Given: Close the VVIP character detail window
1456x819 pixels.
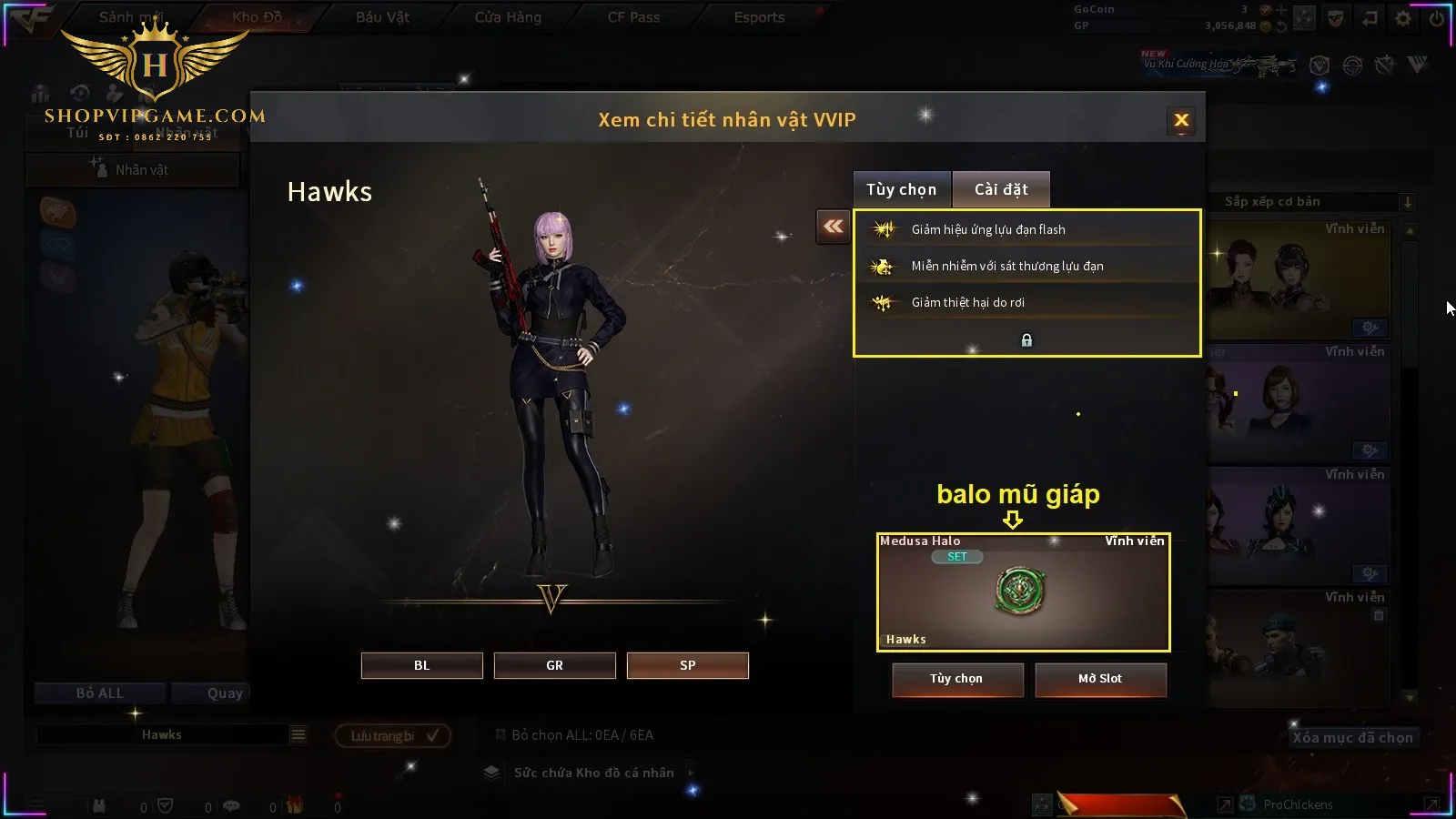Looking at the screenshot, I should pyautogui.click(x=1181, y=120).
